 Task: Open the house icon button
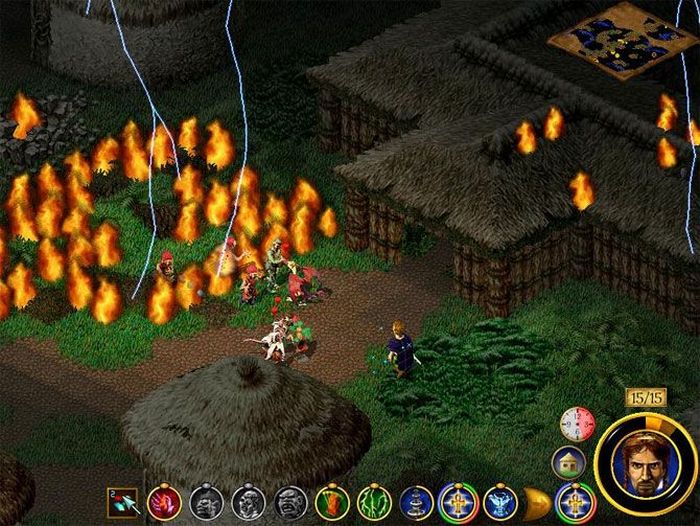[568, 461]
